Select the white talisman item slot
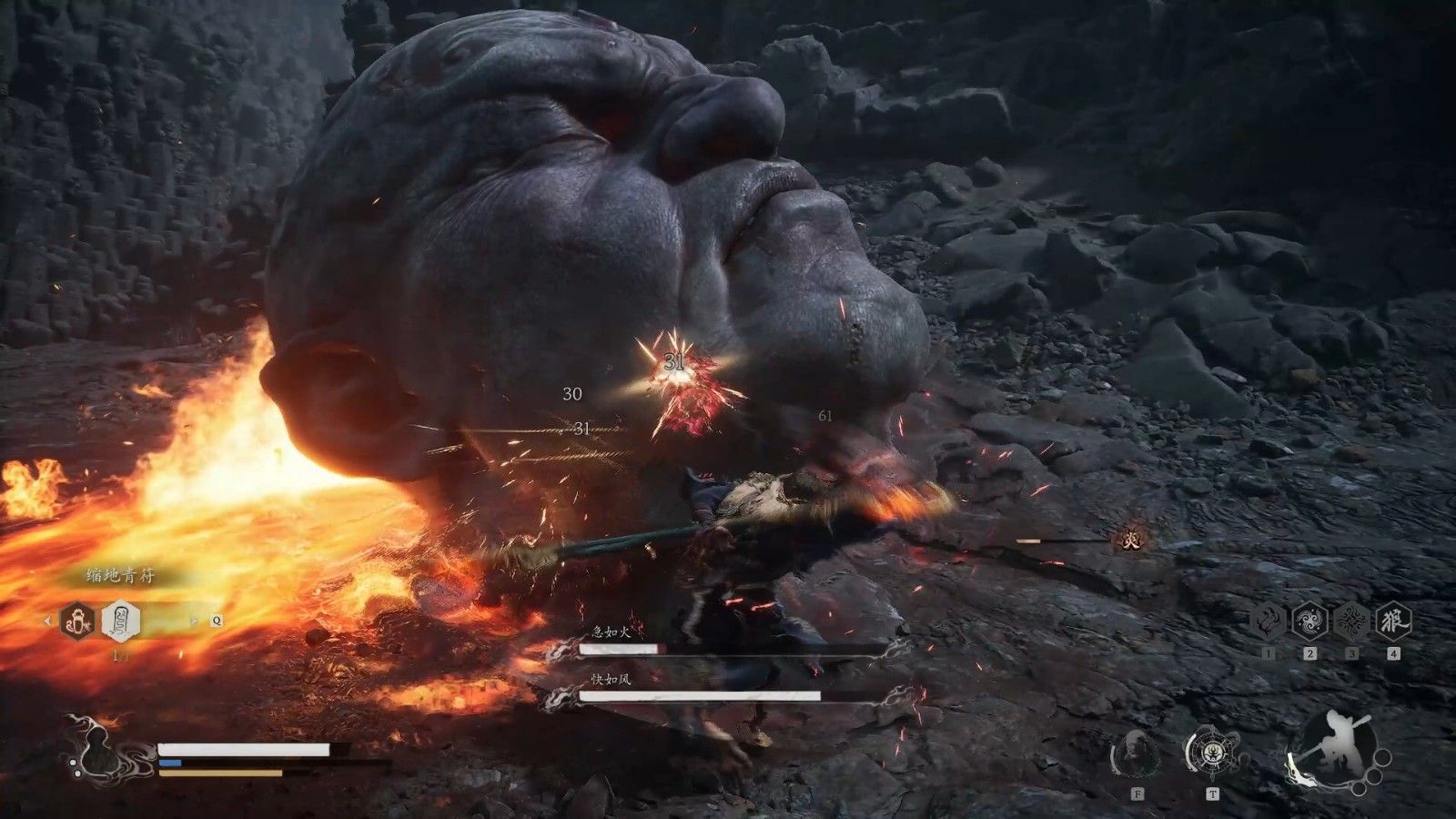Viewport: 1456px width, 819px height. click(120, 622)
